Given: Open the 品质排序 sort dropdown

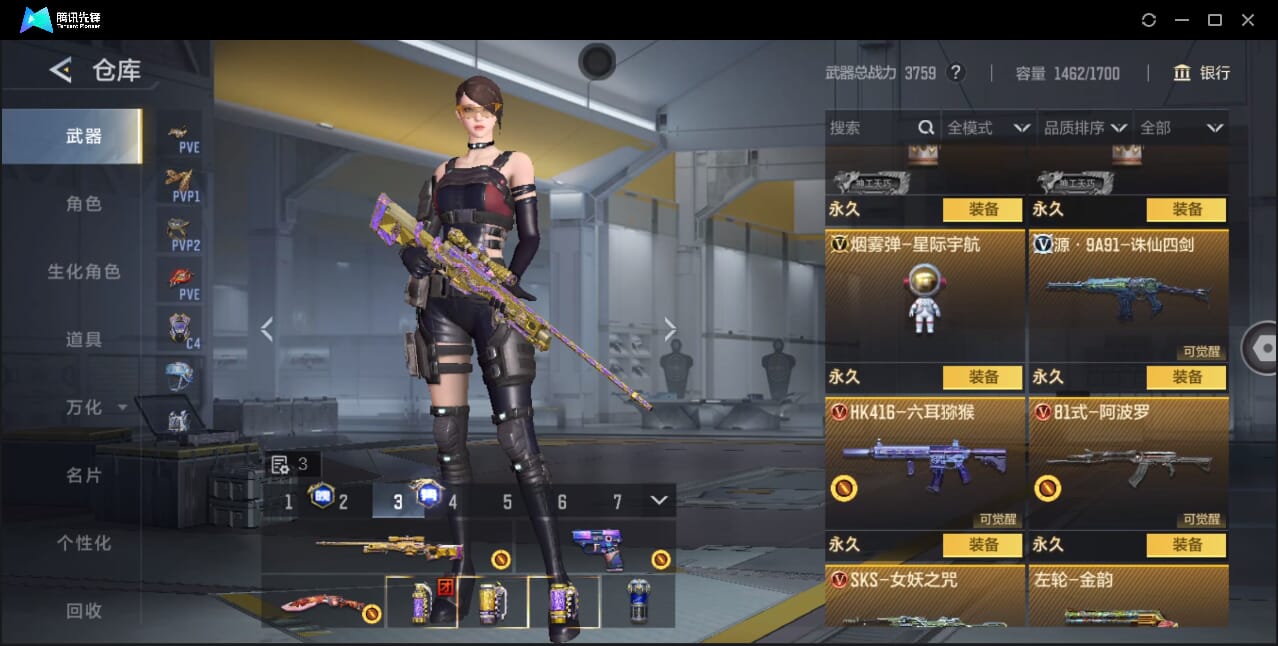Looking at the screenshot, I should (x=1085, y=128).
